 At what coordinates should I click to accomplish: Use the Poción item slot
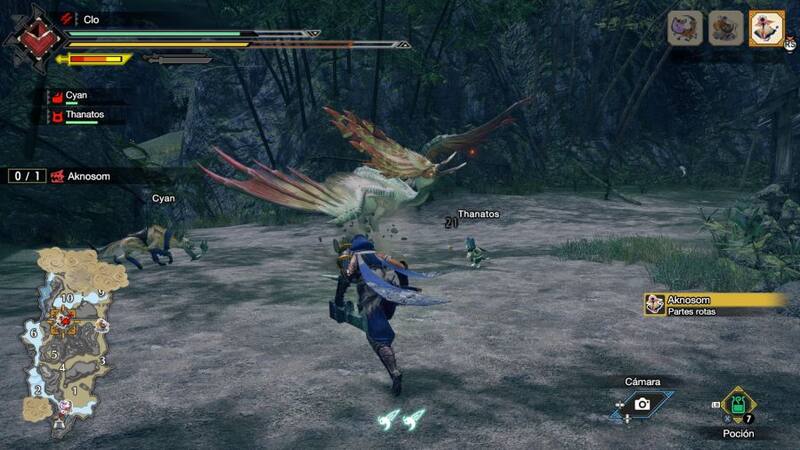point(738,406)
